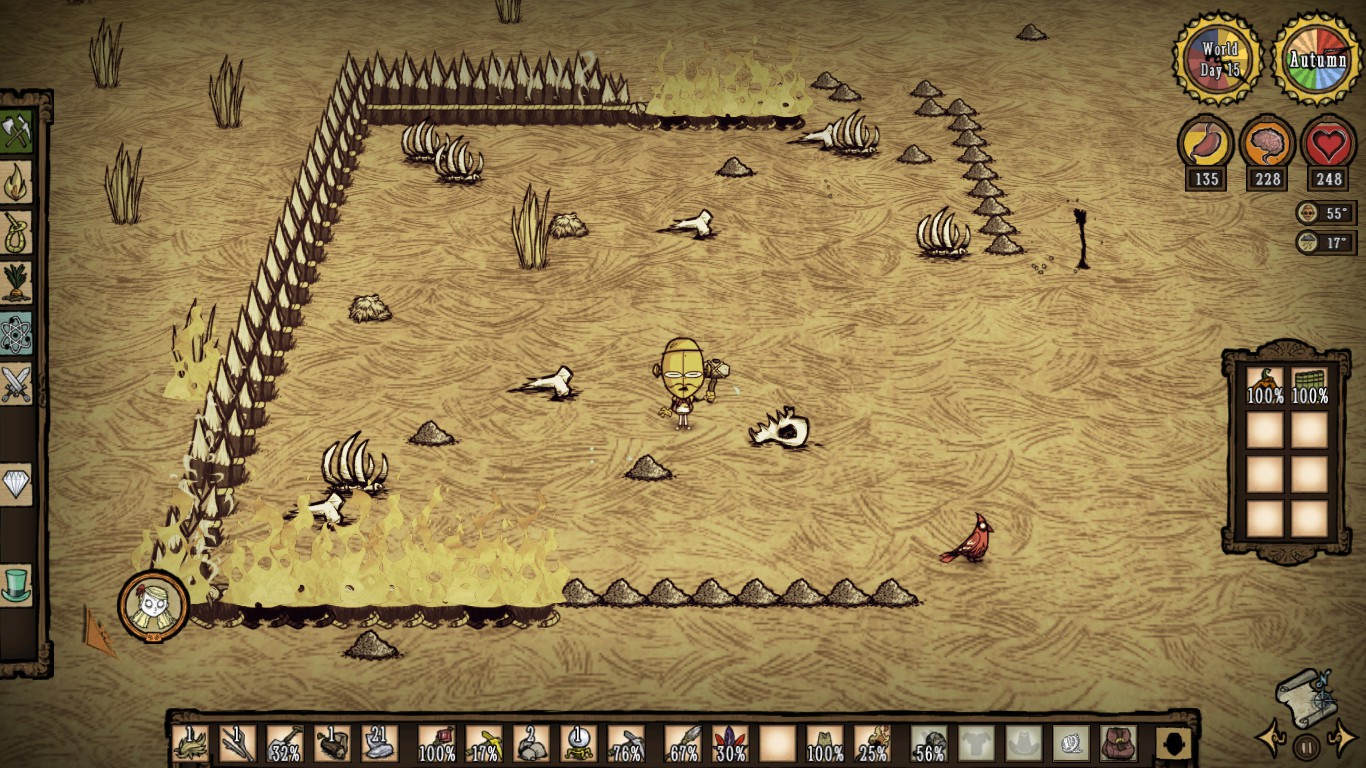
Task: Select the rocks stack of two
Action: click(531, 743)
